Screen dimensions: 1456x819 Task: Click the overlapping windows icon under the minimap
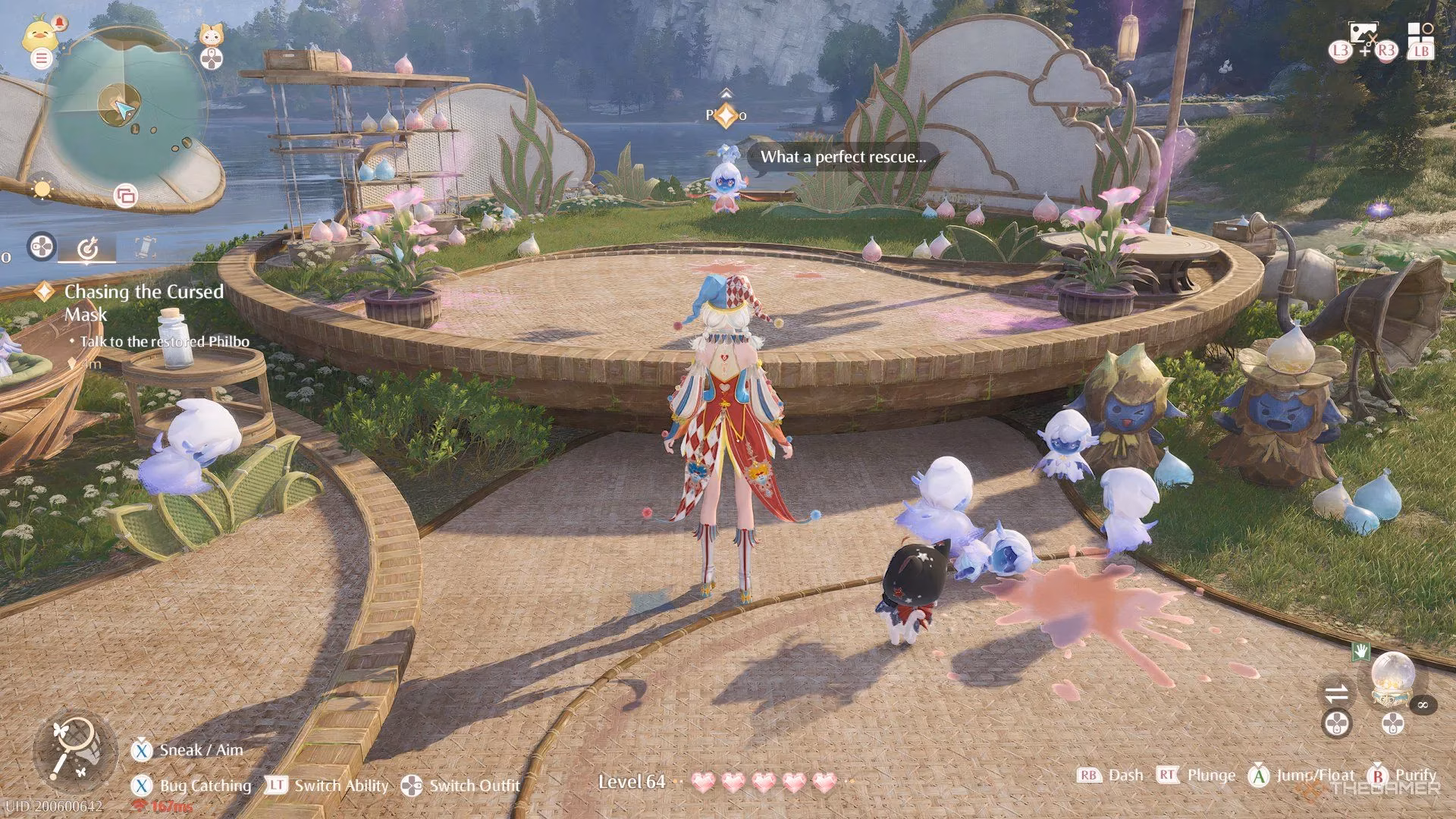coord(125,196)
